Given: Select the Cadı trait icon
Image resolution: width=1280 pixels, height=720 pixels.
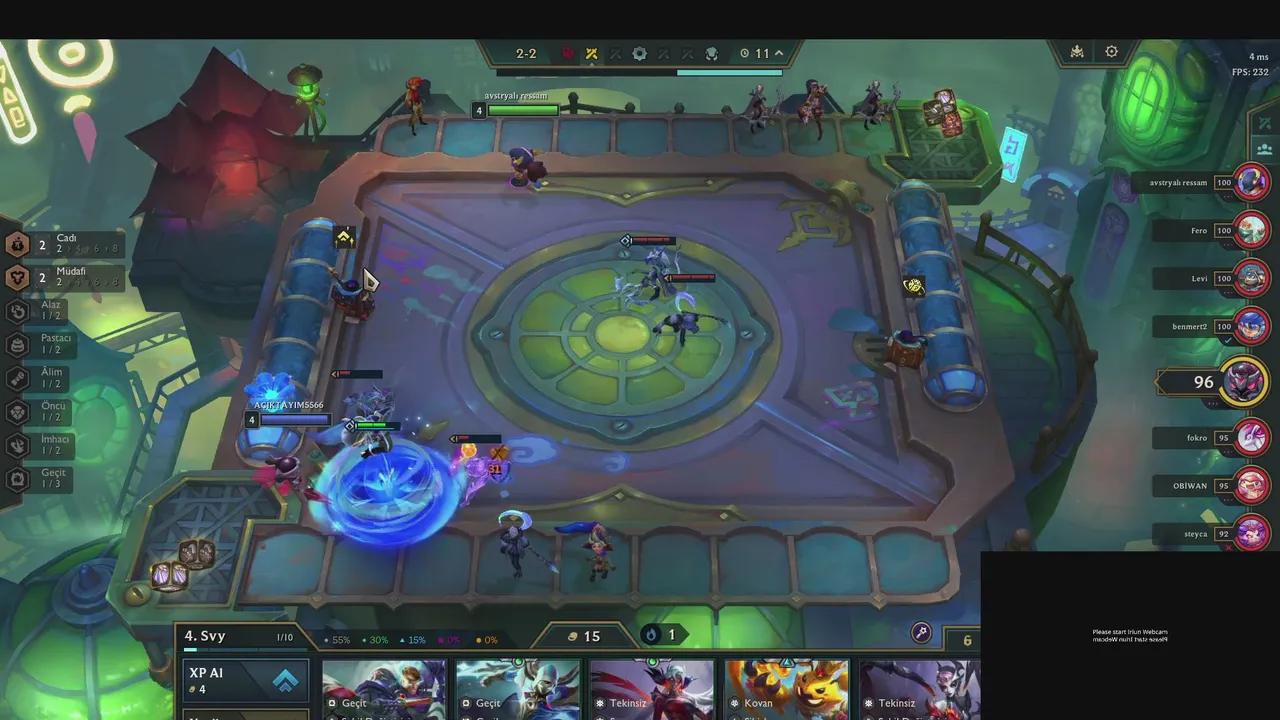Looking at the screenshot, I should pos(17,243).
